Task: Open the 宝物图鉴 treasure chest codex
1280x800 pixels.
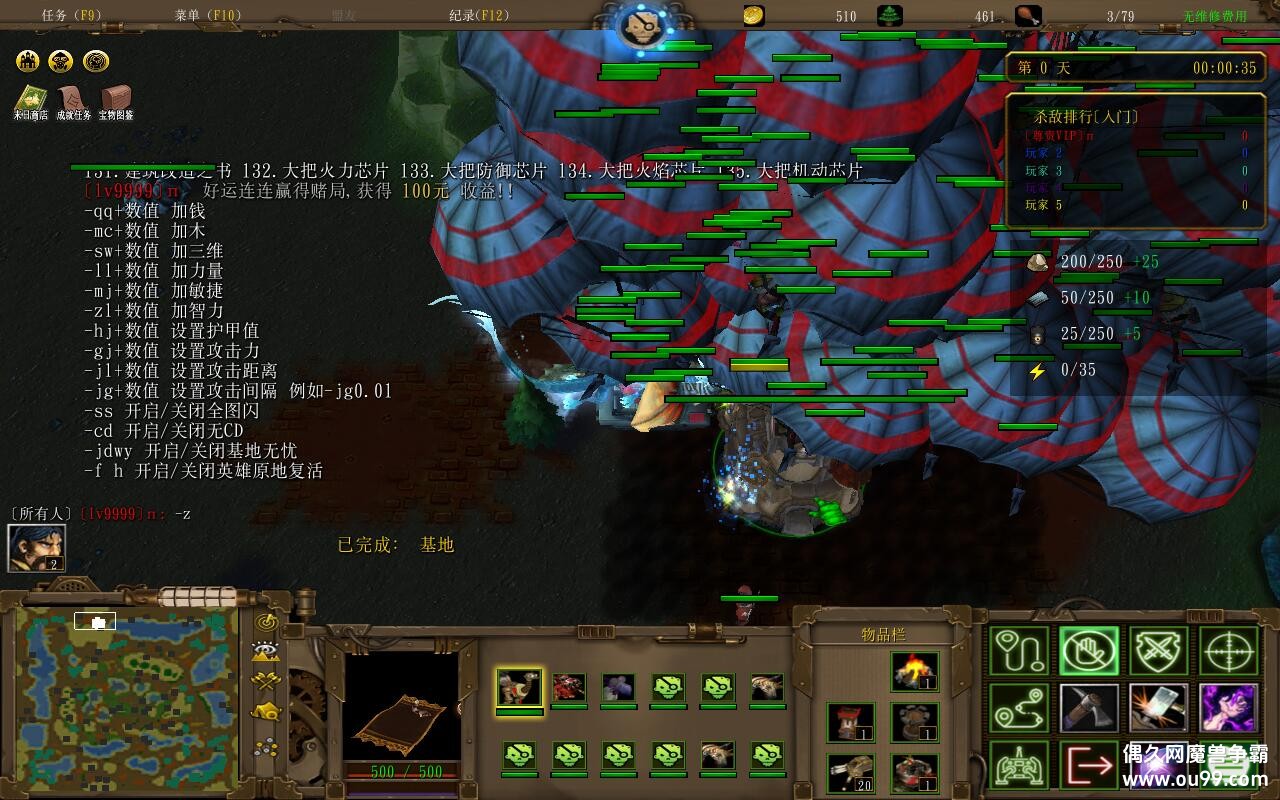Action: click(x=116, y=101)
